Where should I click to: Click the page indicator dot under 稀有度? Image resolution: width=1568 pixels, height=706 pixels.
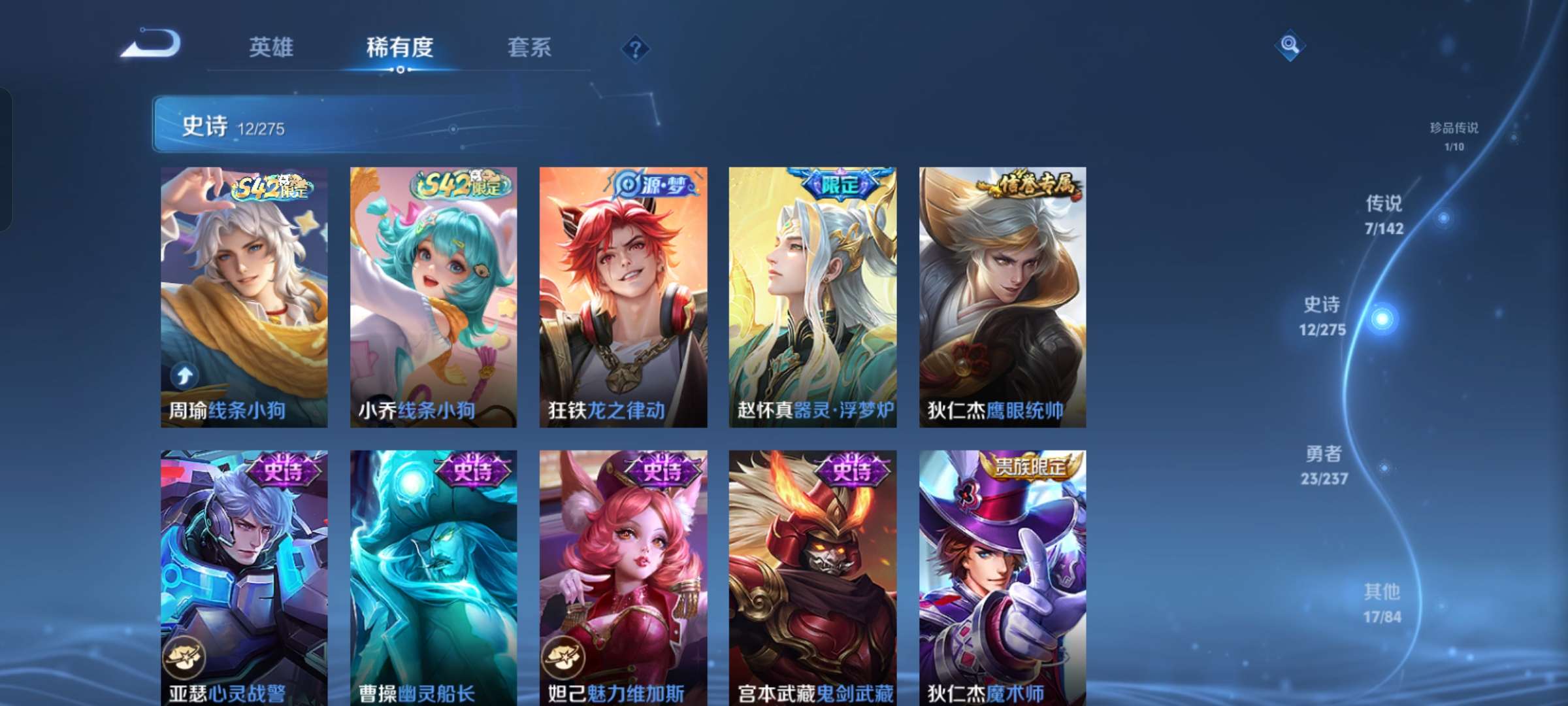(400, 70)
